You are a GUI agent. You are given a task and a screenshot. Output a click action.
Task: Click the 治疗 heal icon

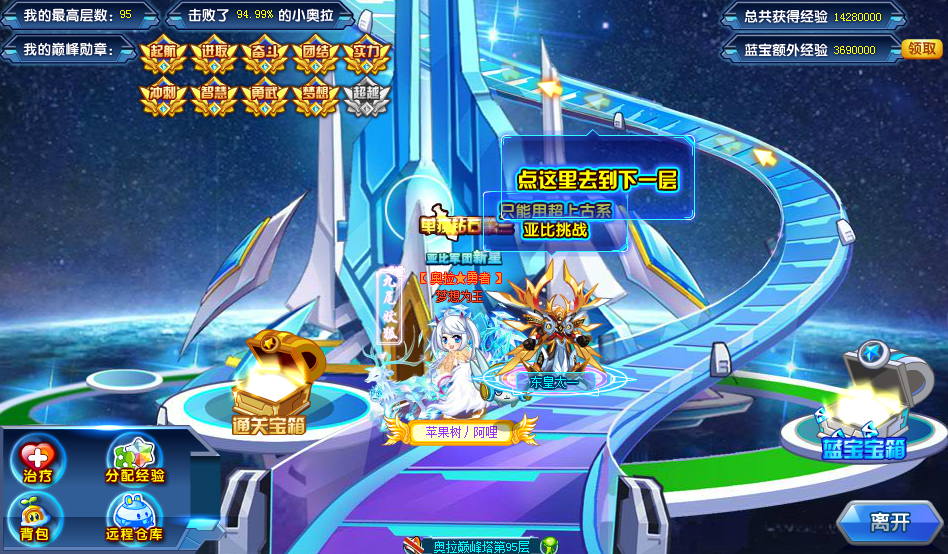(38, 461)
